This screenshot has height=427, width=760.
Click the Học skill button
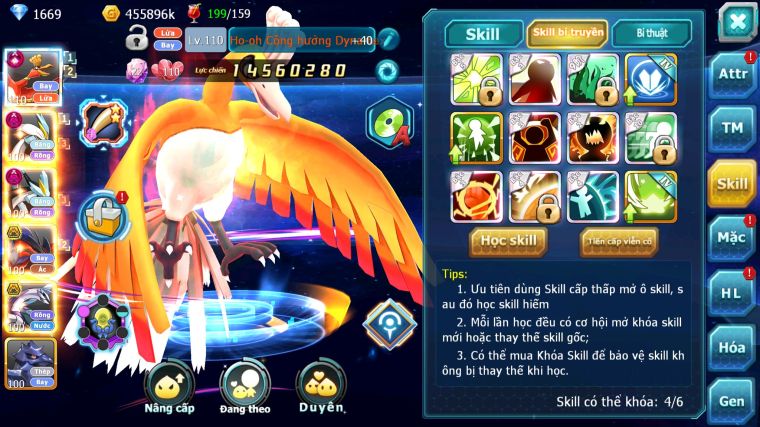[509, 241]
